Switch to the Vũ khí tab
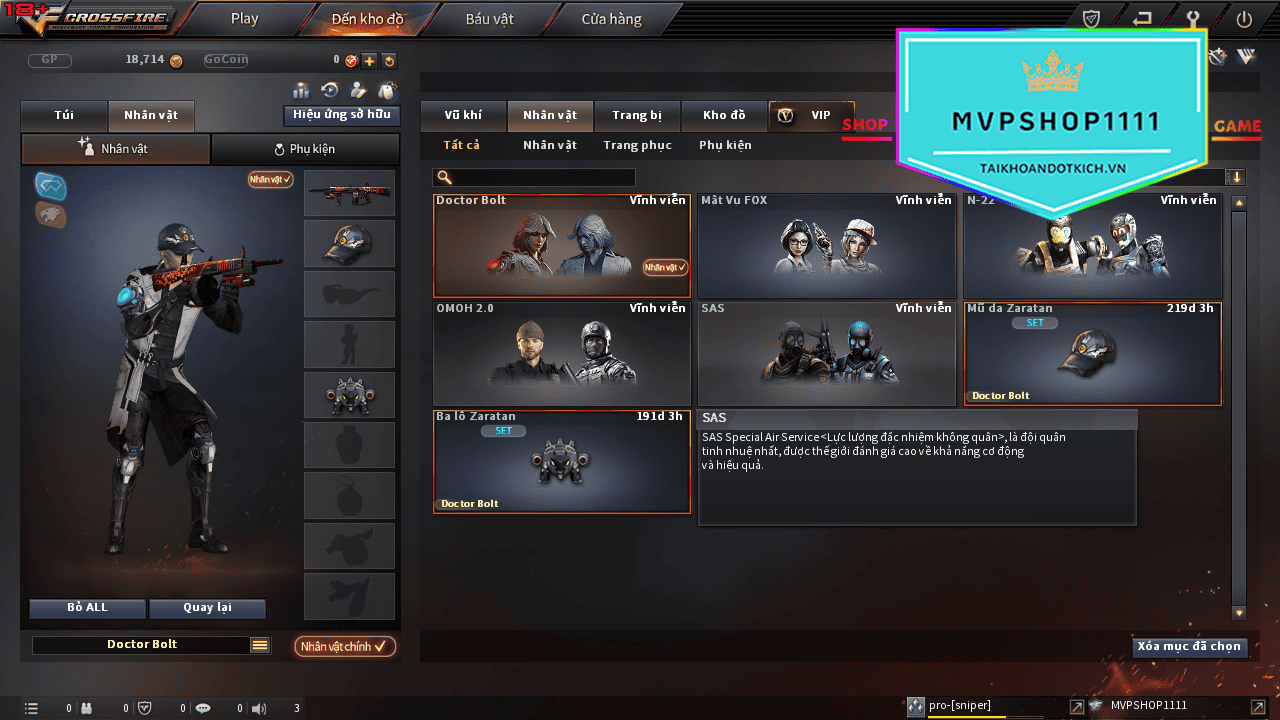This screenshot has height=720, width=1280. (x=463, y=115)
